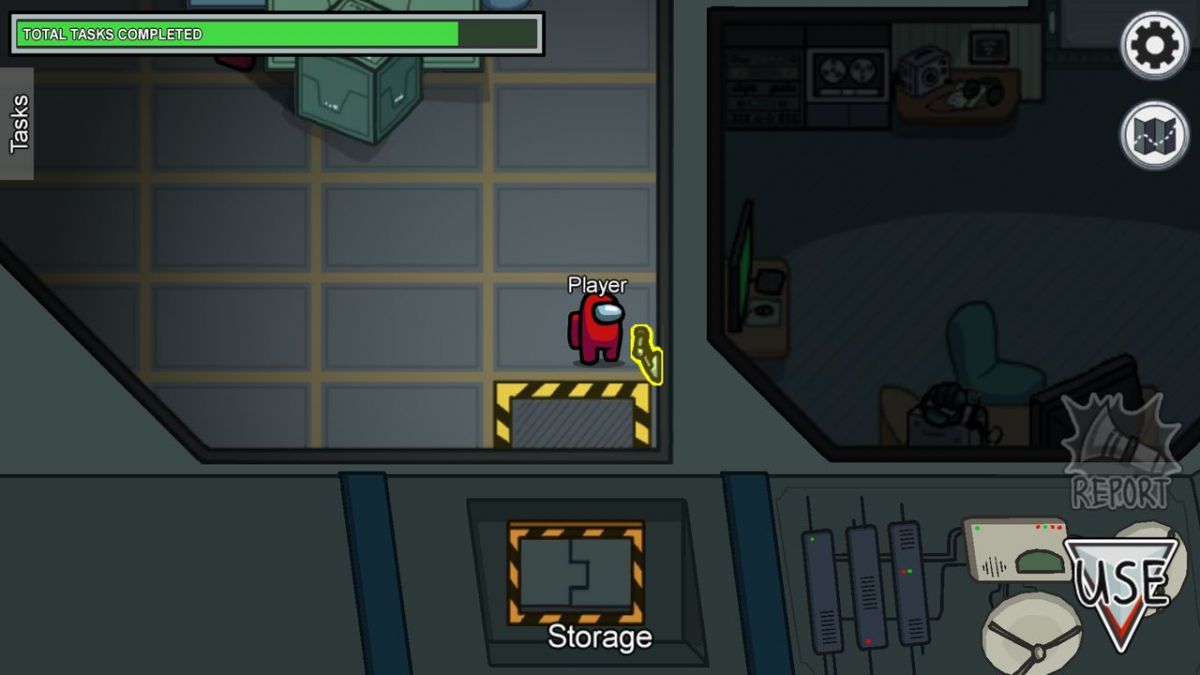Expand the Tasks side tab

18,124
